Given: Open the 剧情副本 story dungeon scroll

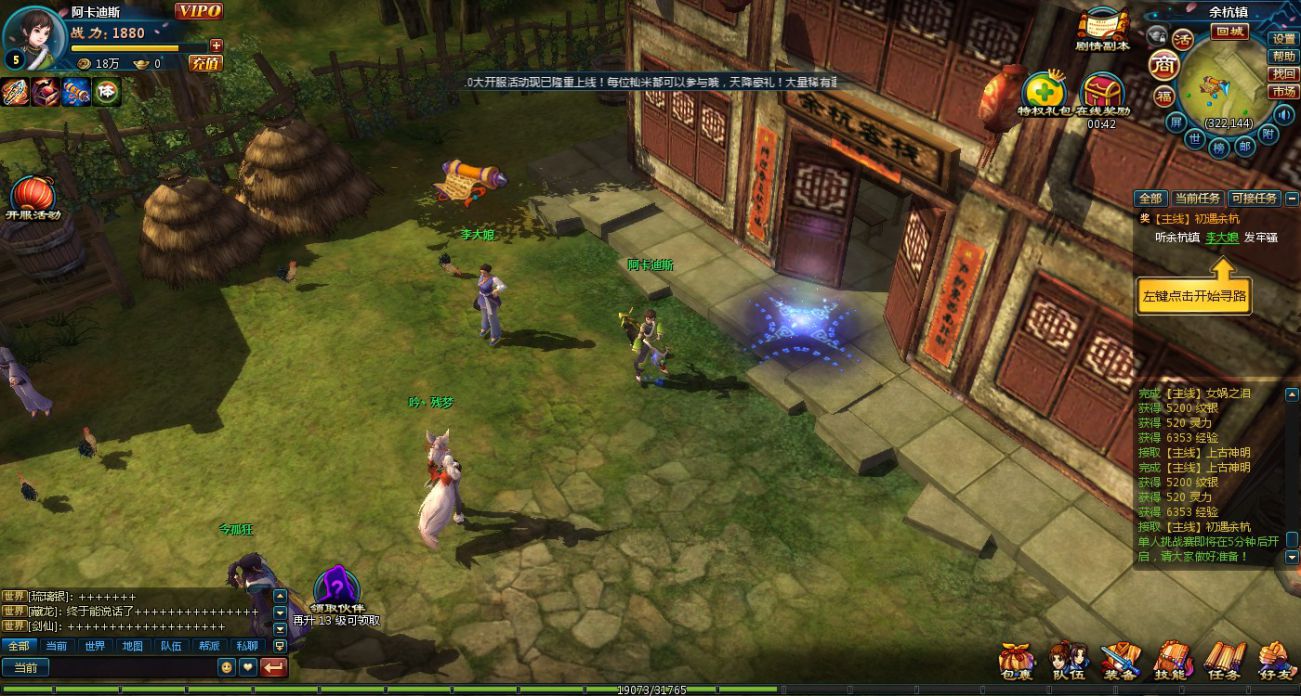Looking at the screenshot, I should tap(1102, 30).
